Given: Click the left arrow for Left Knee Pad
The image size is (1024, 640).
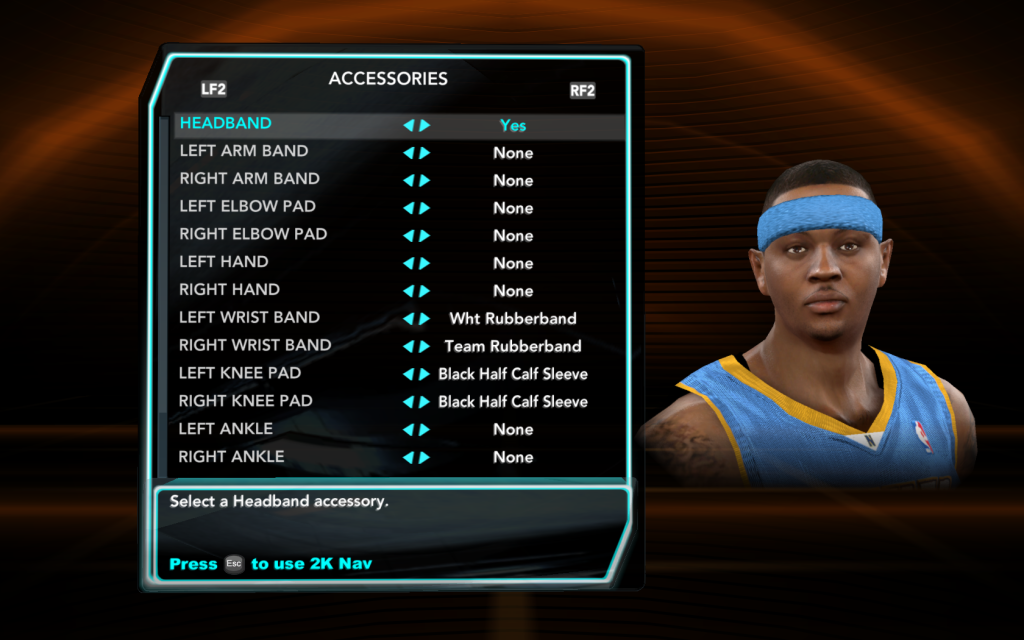Looking at the screenshot, I should pos(408,374).
